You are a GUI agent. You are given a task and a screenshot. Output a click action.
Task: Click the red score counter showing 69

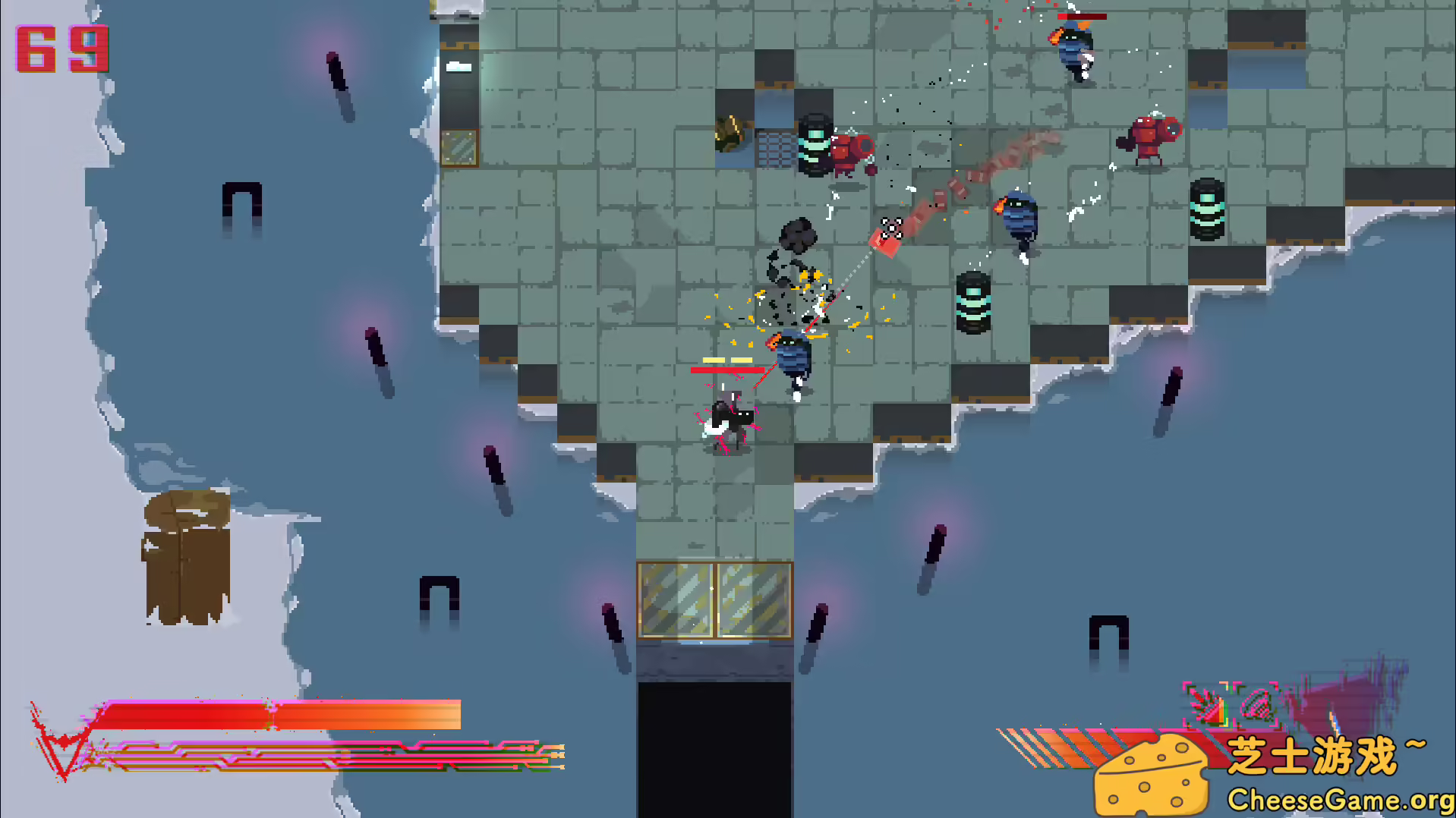click(x=61, y=49)
